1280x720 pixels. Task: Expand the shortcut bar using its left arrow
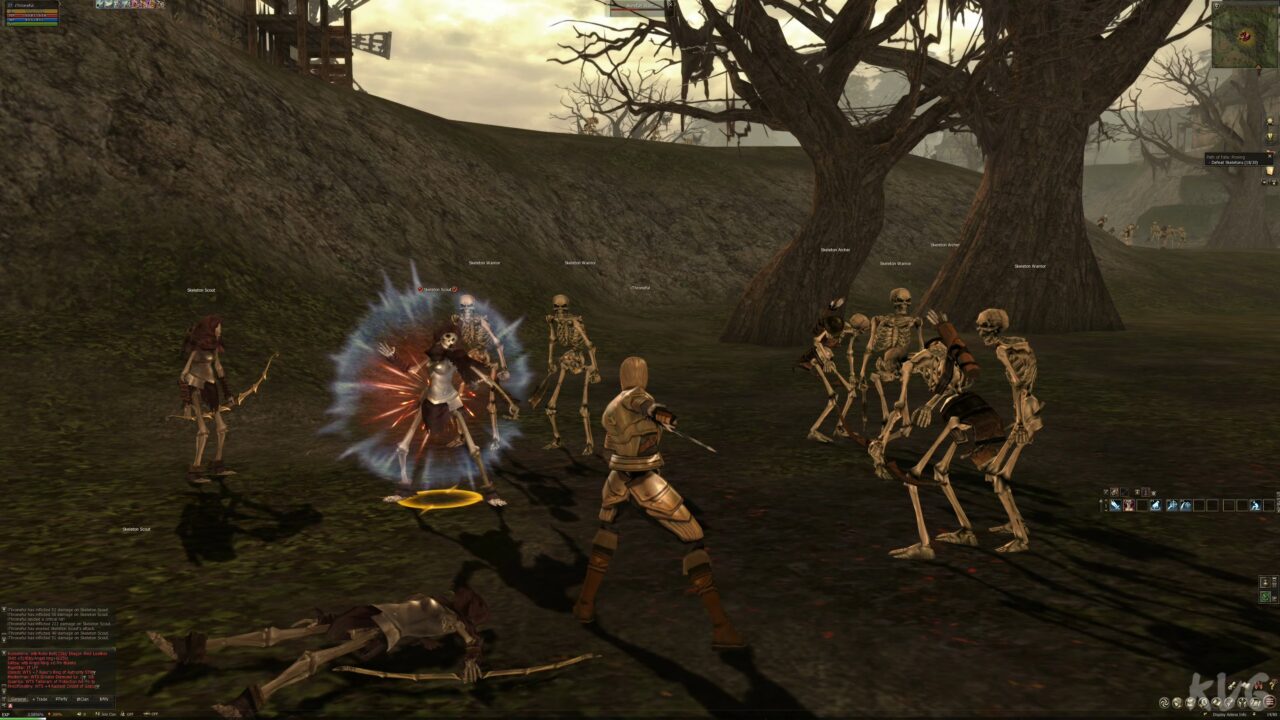[x=1098, y=504]
